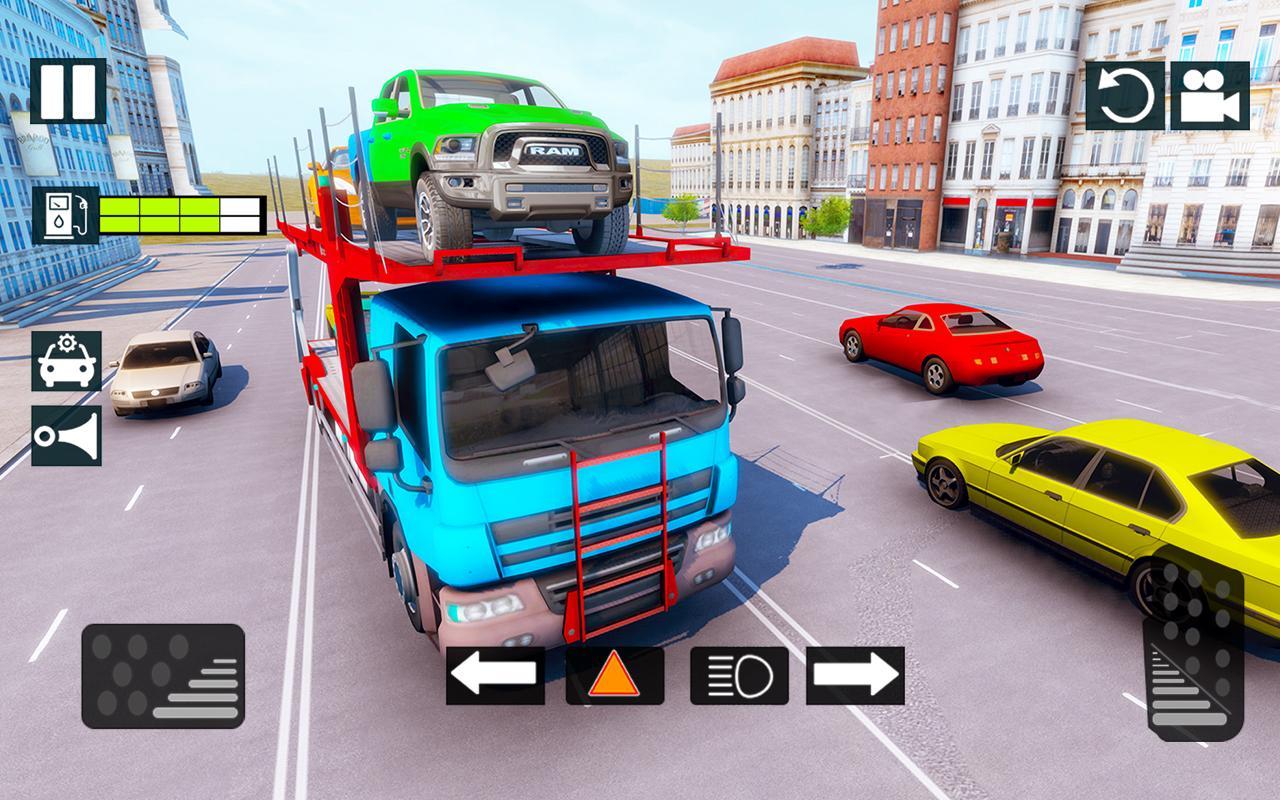Tap the pause bars at top left
This screenshot has height=800, width=1280.
click(x=66, y=92)
